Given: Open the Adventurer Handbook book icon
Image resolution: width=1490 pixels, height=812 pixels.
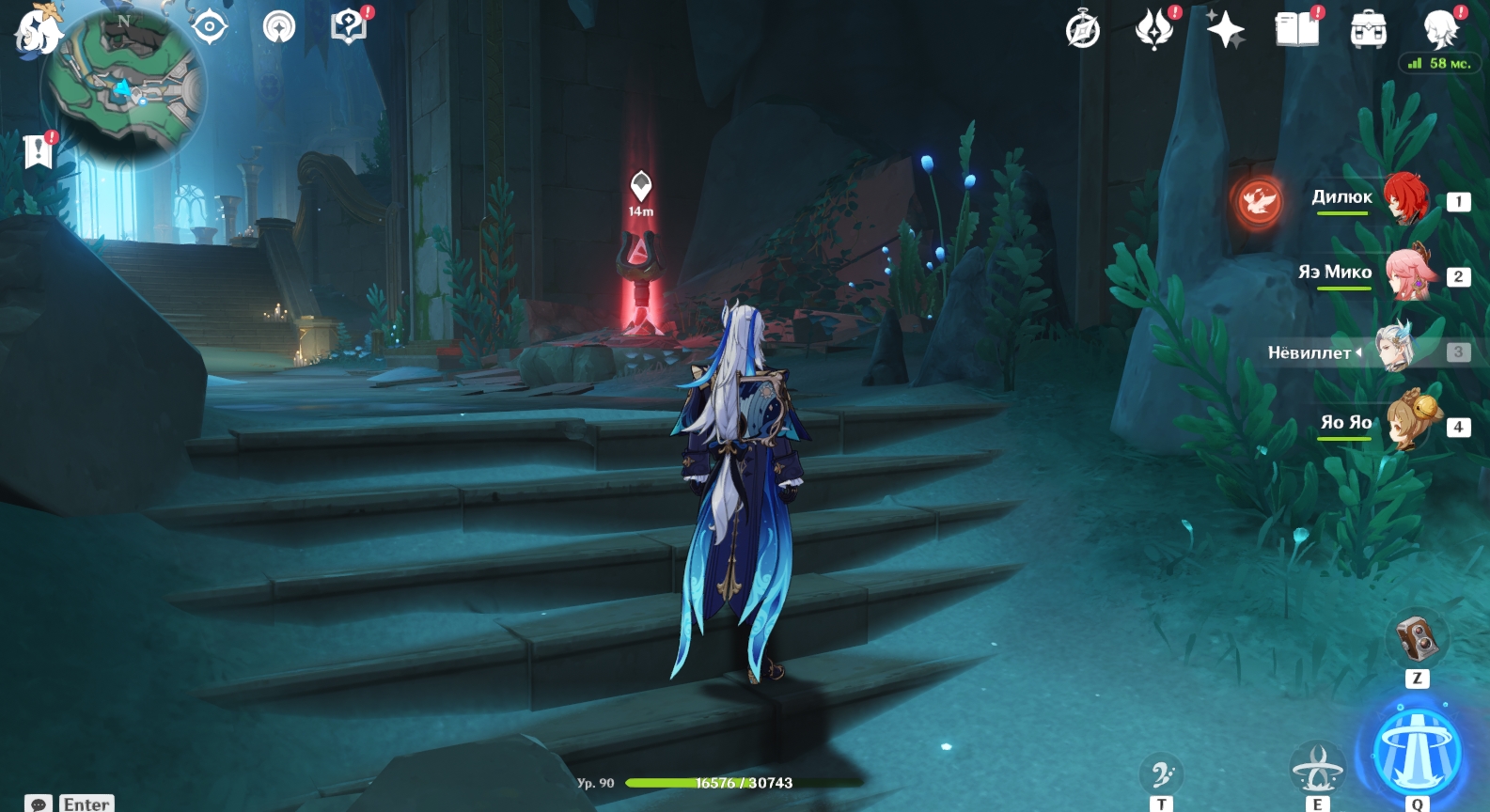Looking at the screenshot, I should (1296, 30).
